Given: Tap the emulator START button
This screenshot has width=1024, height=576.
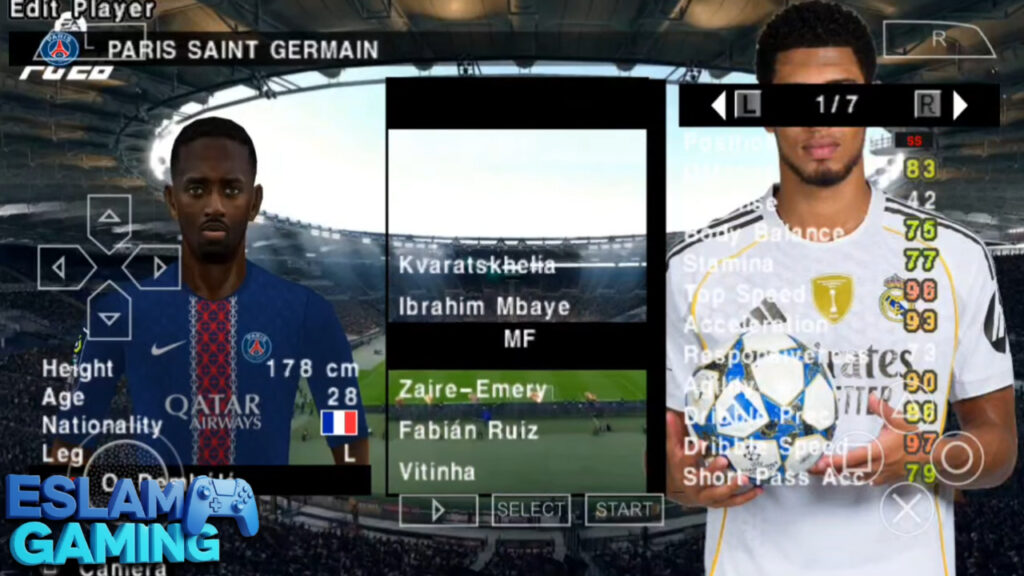Looking at the screenshot, I should pyautogui.click(x=624, y=510).
